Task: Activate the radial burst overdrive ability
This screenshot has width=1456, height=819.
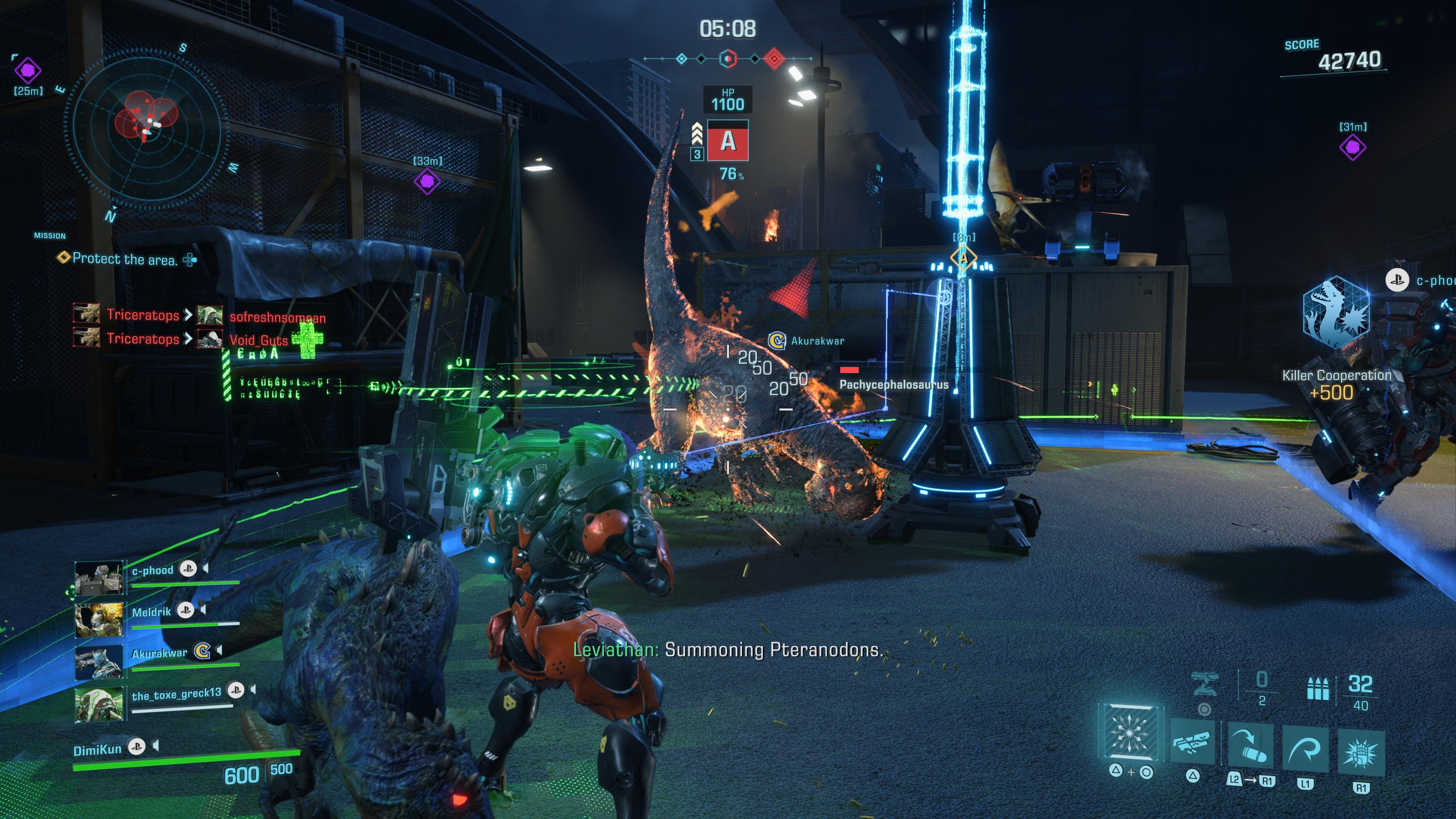Action: tap(1130, 732)
